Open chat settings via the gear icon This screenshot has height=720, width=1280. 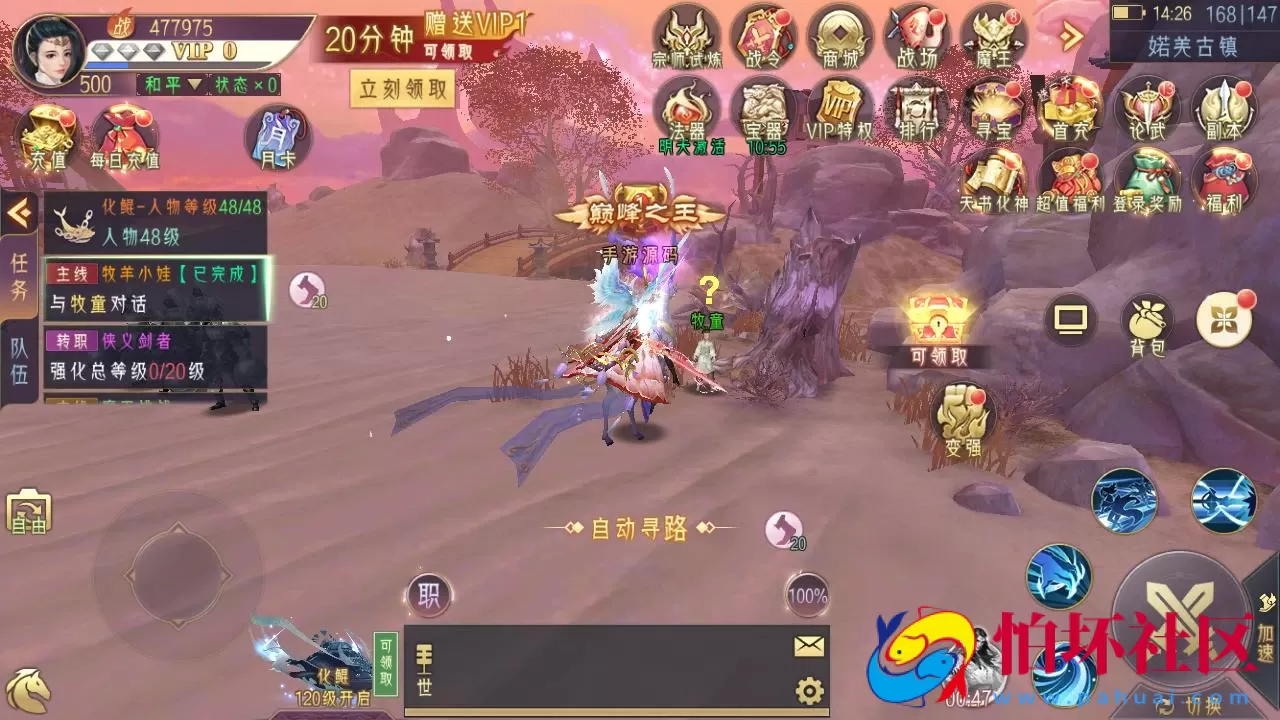coord(808,689)
